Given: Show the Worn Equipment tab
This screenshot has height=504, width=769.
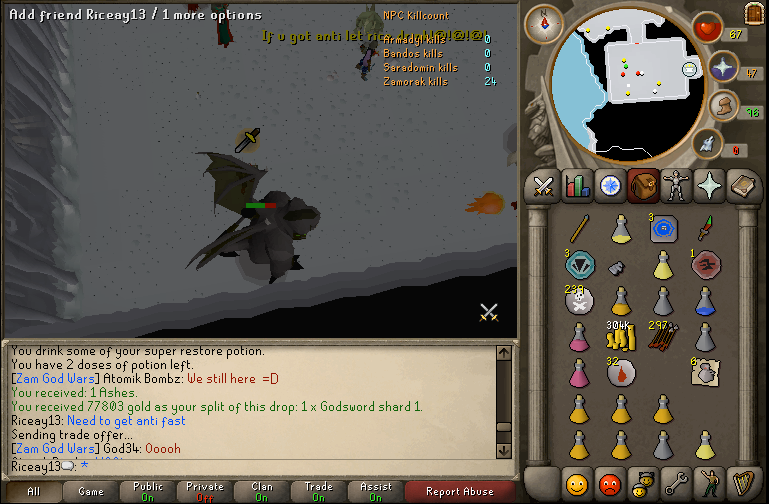Looking at the screenshot, I should tap(677, 185).
